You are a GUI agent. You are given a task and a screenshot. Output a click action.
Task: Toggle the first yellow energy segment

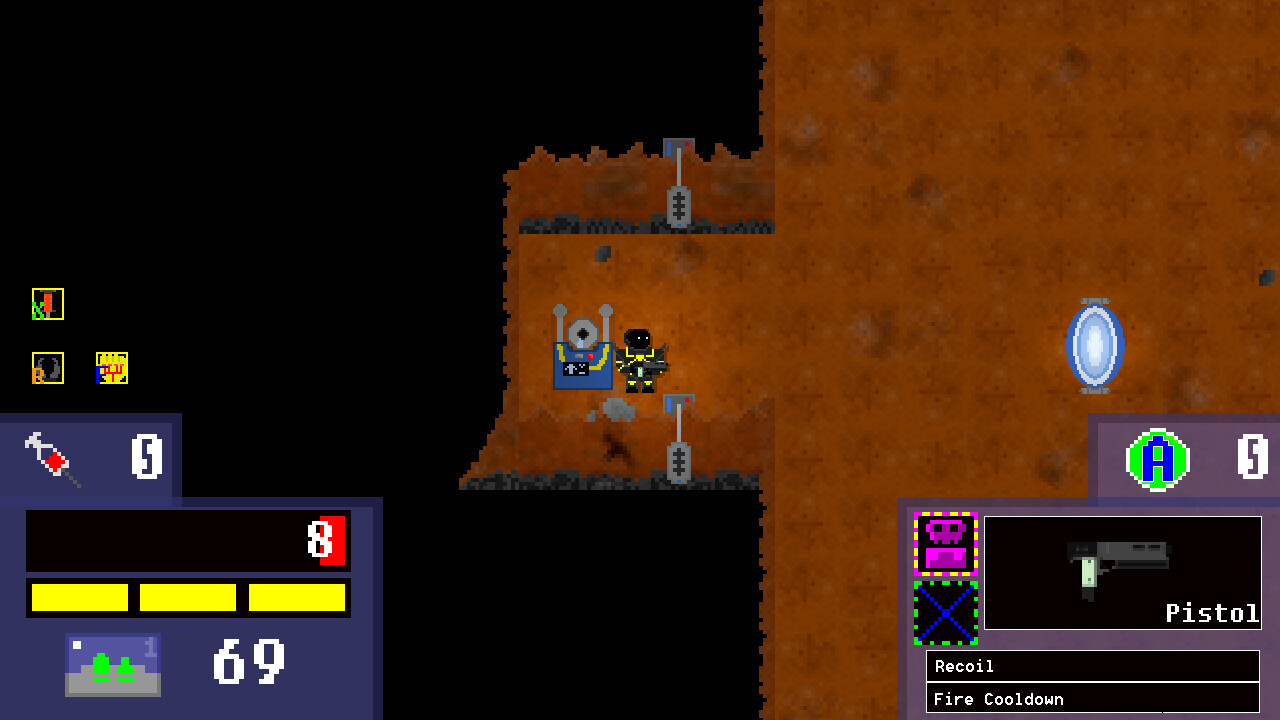(x=77, y=597)
